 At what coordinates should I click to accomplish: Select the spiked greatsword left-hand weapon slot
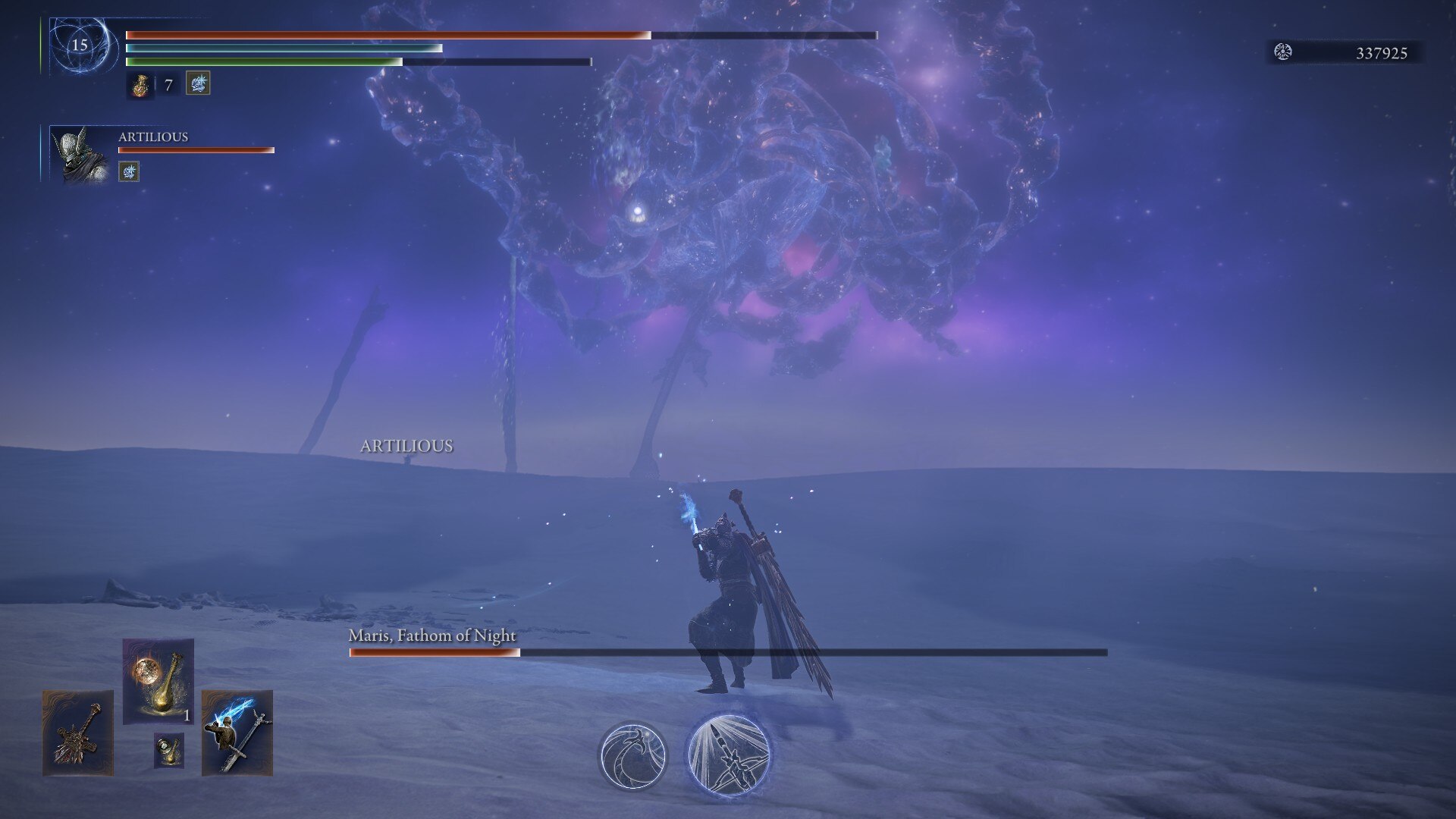tap(77, 733)
